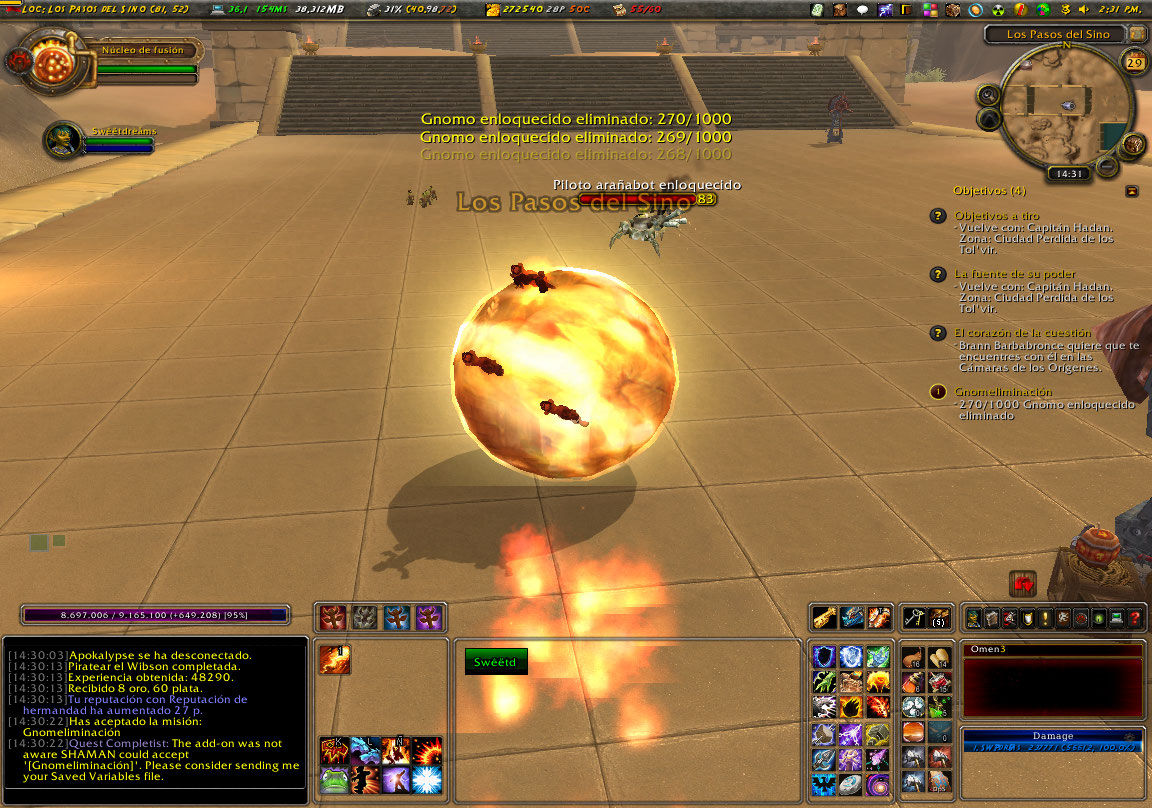Open the red question mark help button

coord(1135,618)
